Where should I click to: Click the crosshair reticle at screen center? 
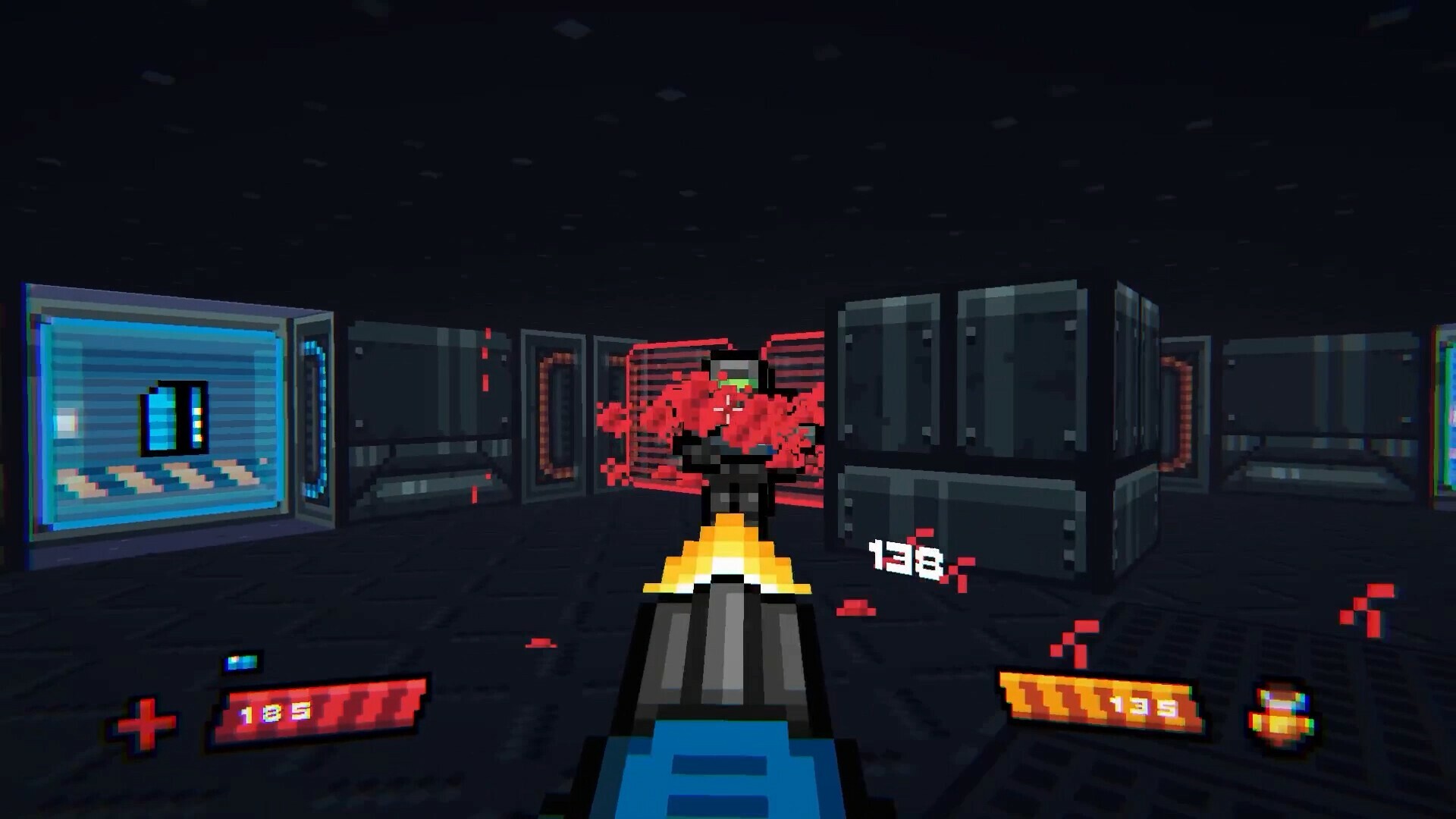coord(728,409)
